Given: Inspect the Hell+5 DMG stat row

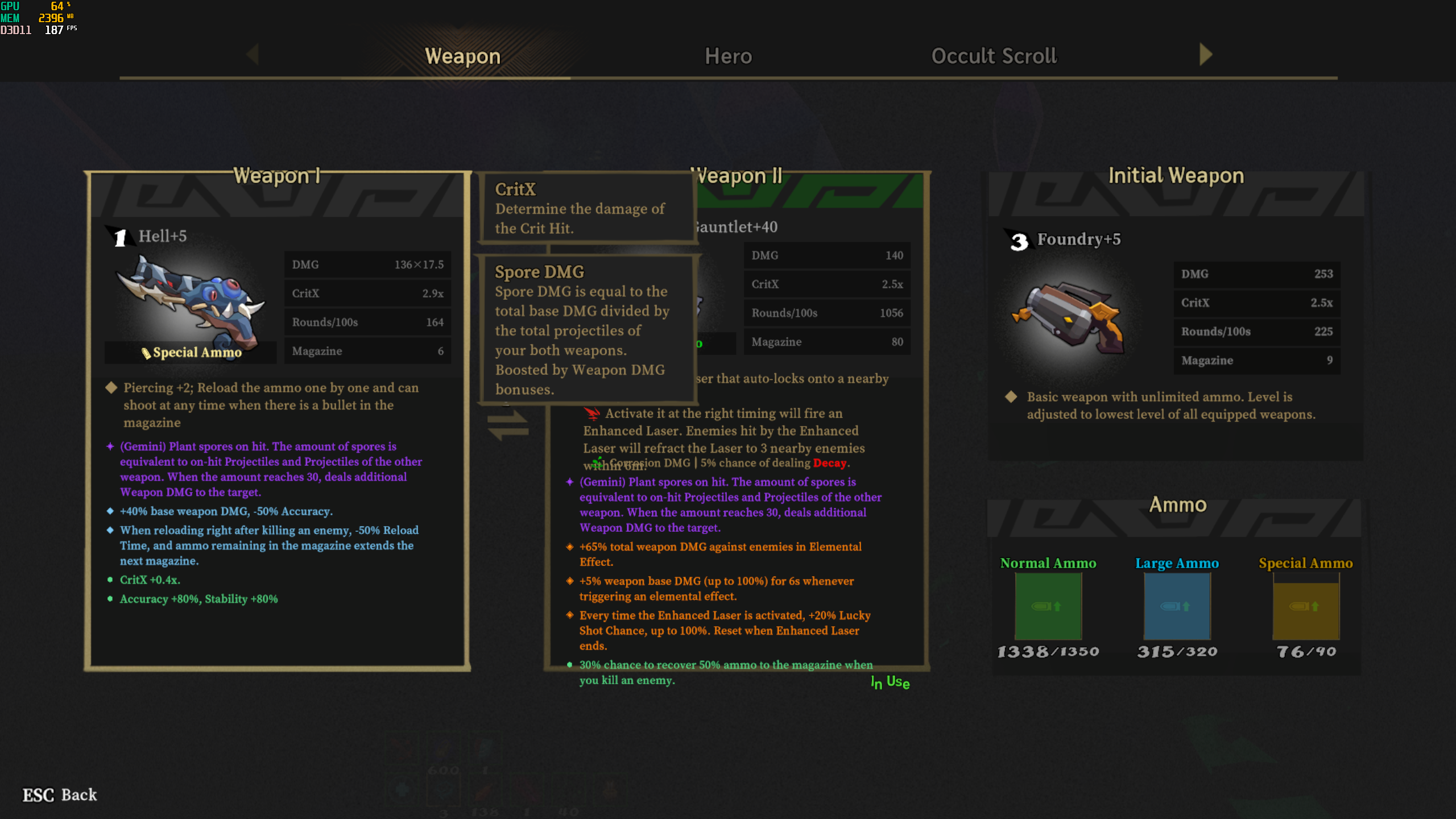Looking at the screenshot, I should [367, 264].
